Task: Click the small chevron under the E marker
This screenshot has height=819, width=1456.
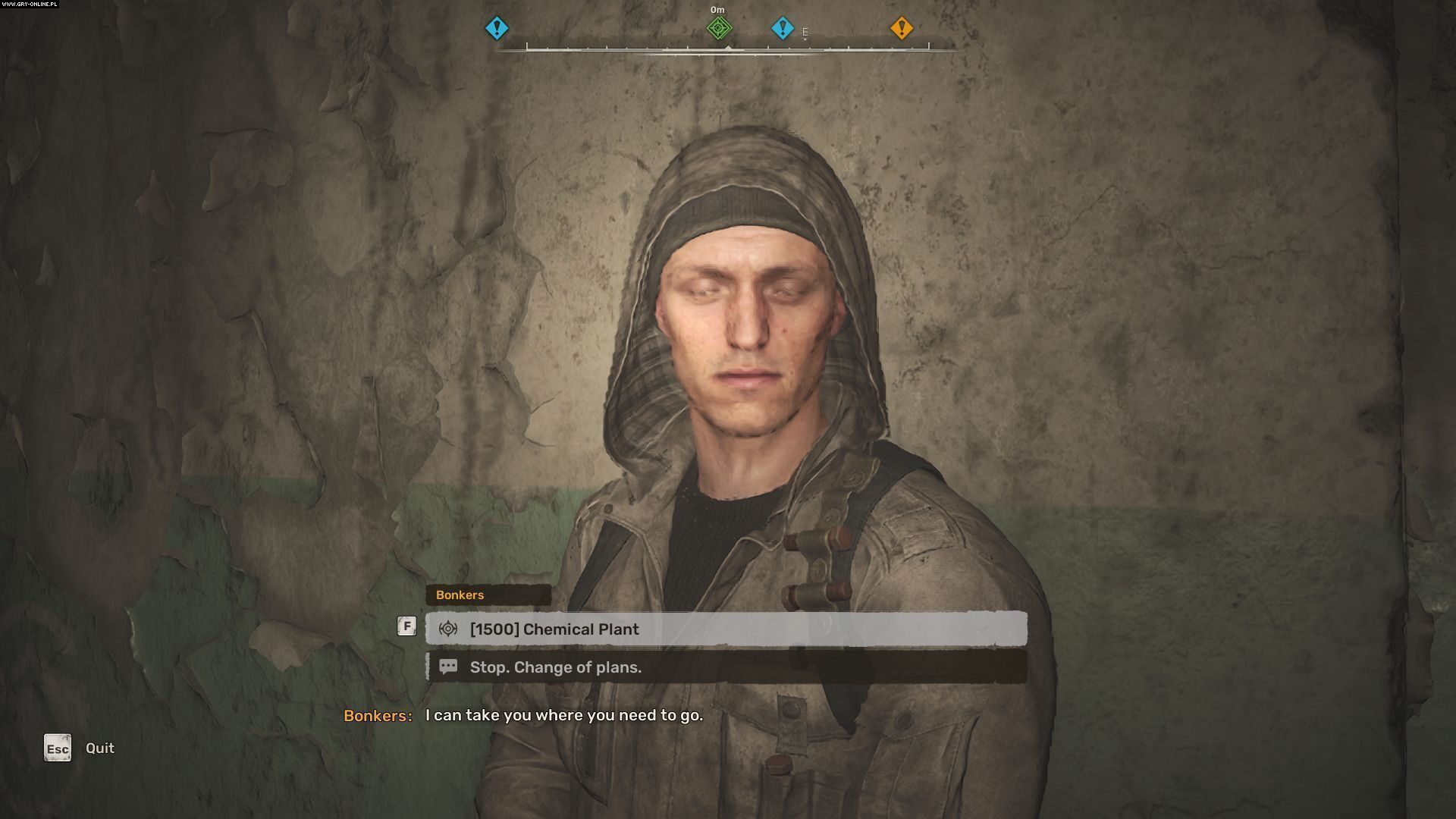Action: coord(805,39)
